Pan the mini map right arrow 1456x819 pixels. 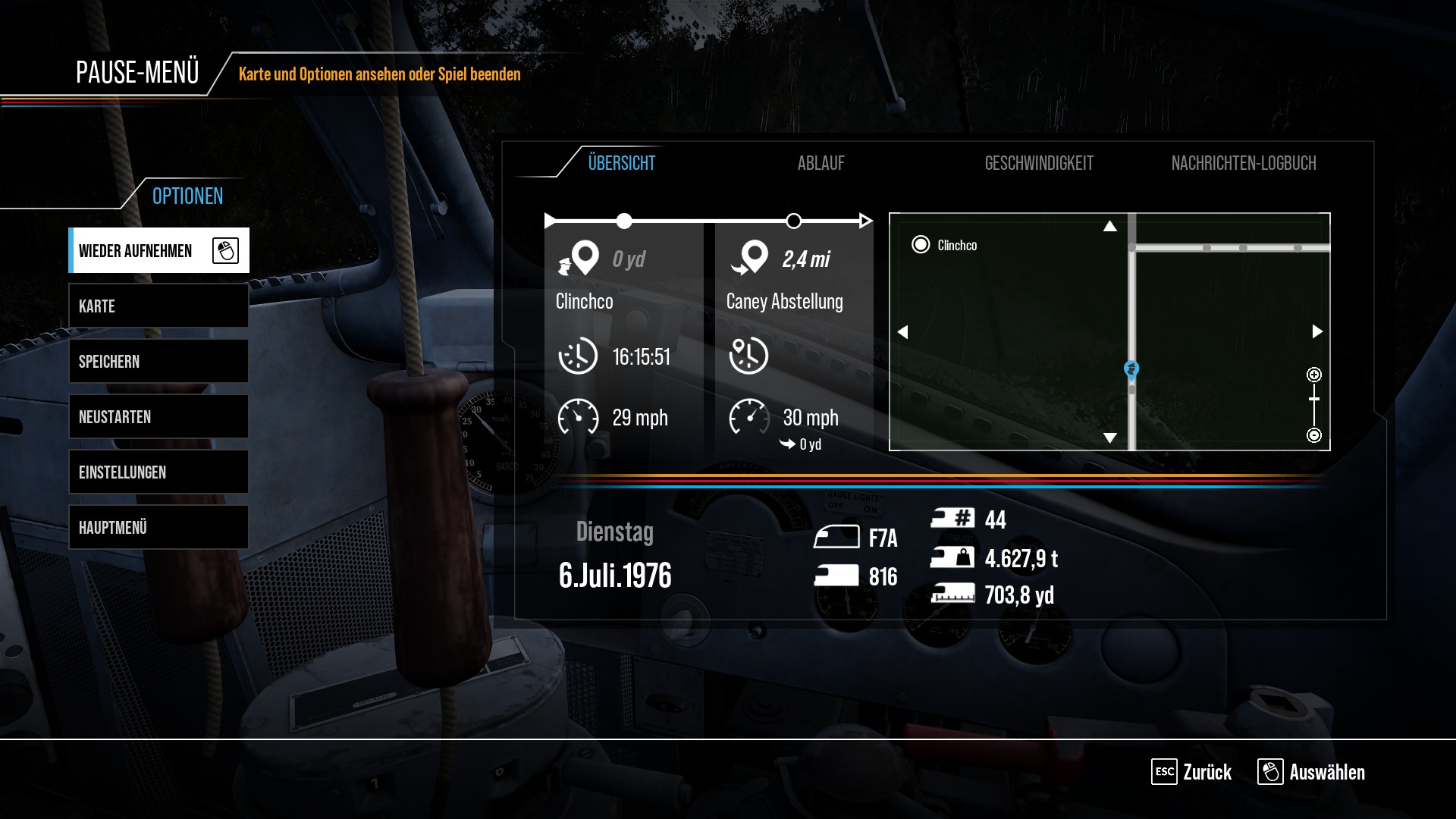1317,331
